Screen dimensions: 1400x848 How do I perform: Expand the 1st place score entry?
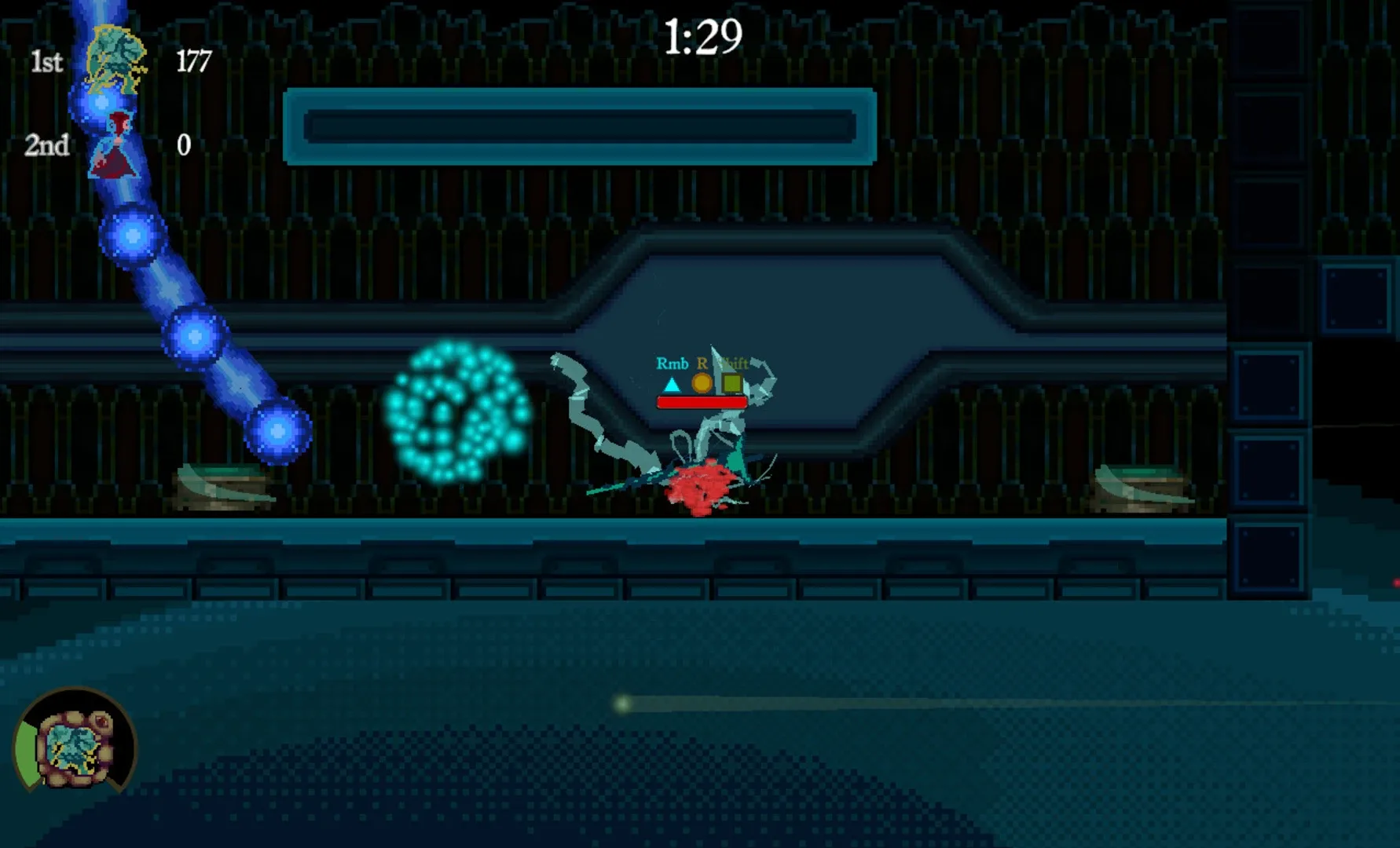coord(118,61)
